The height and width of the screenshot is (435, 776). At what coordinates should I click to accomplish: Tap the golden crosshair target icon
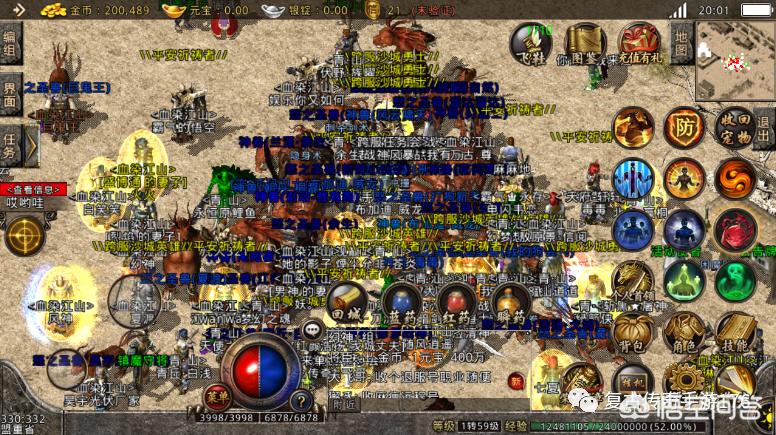[23, 236]
